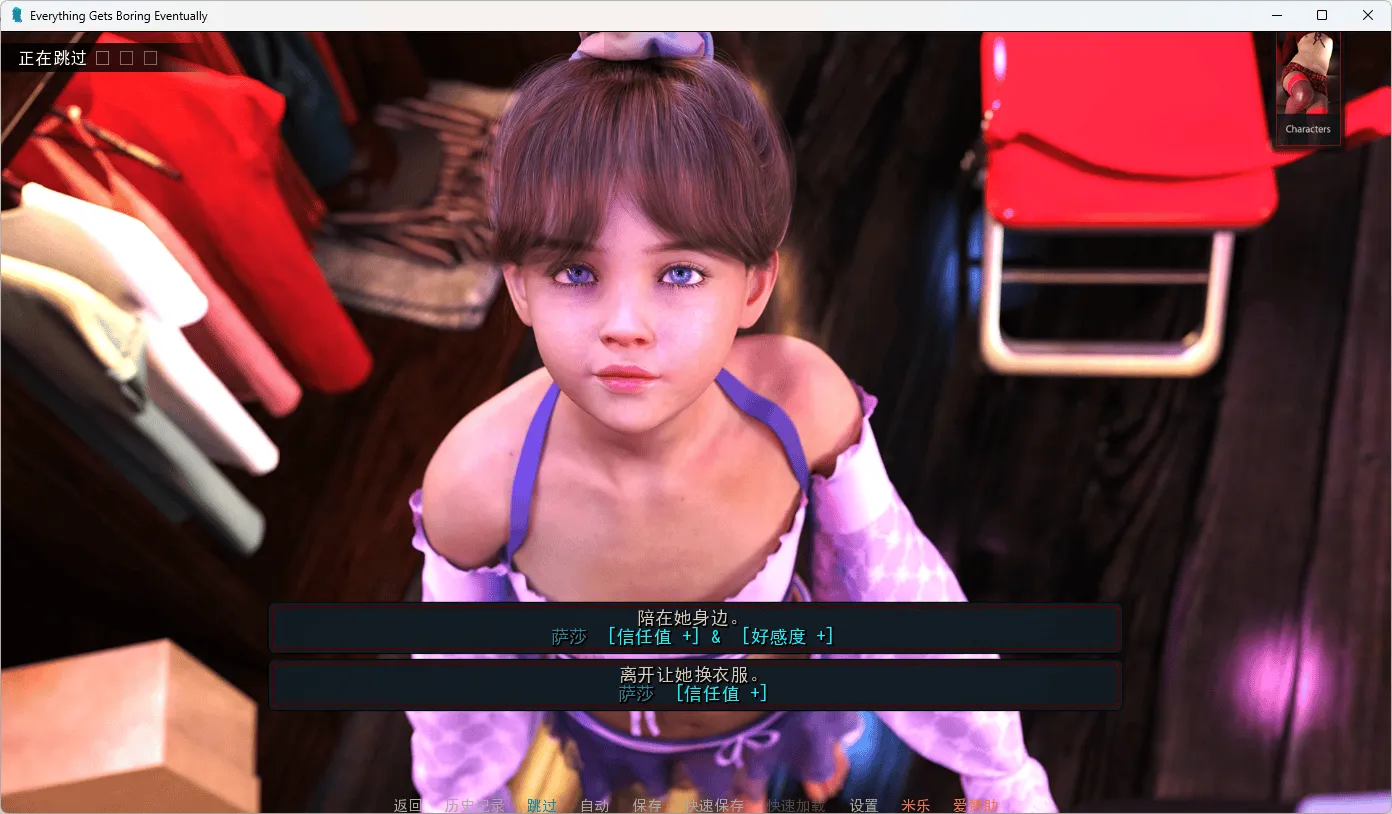
Task: Click the Characters caption text
Action: pyautogui.click(x=1307, y=128)
